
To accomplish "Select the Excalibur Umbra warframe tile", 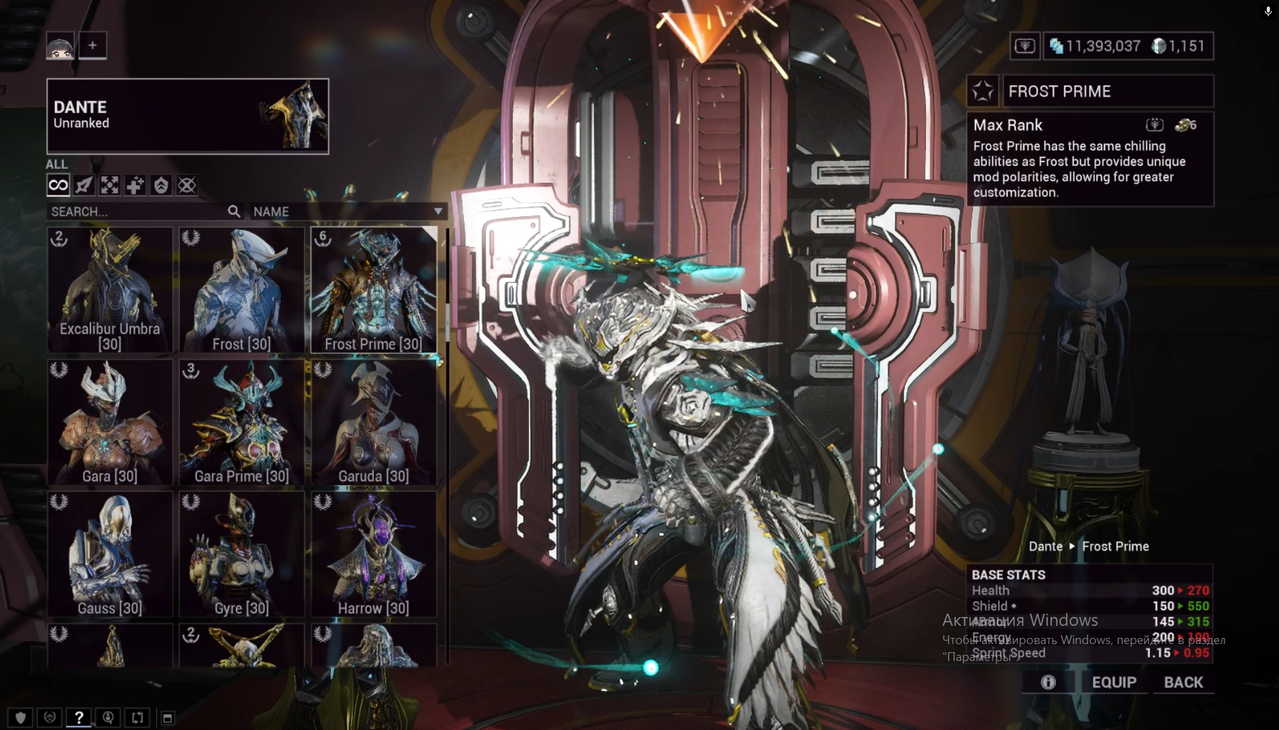I will tap(110, 290).
